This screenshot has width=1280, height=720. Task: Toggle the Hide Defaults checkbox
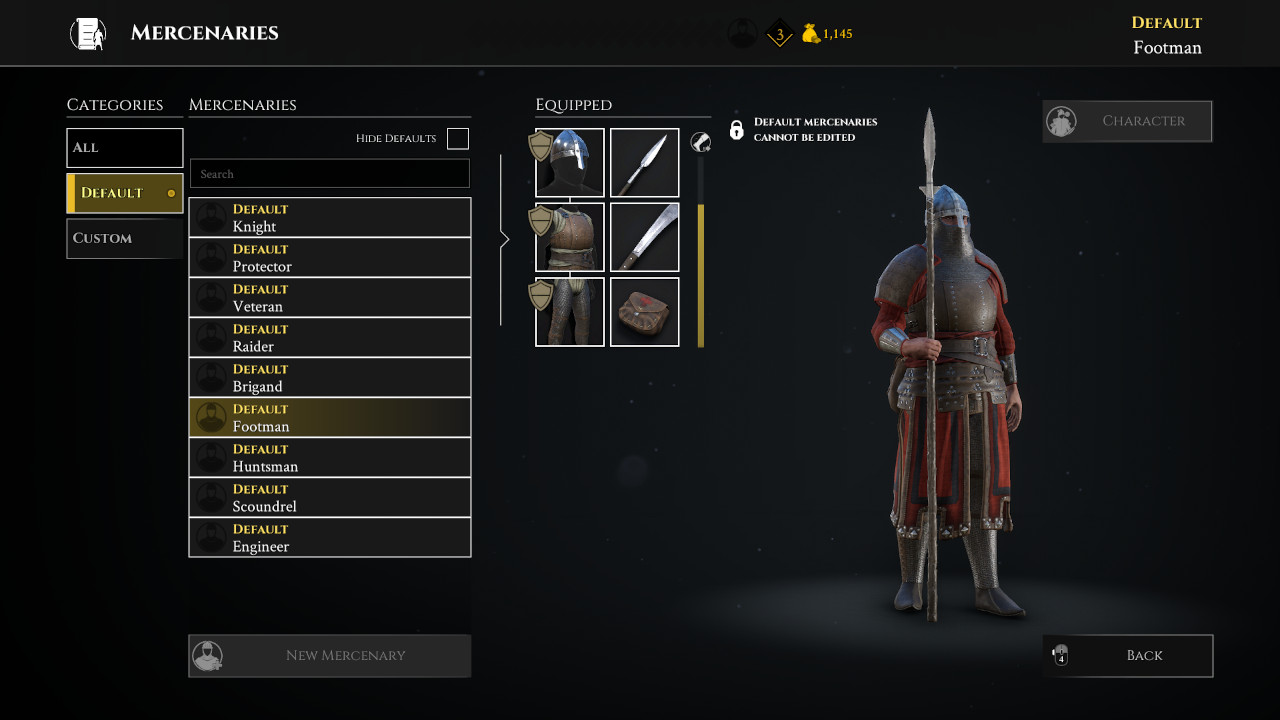click(x=458, y=139)
